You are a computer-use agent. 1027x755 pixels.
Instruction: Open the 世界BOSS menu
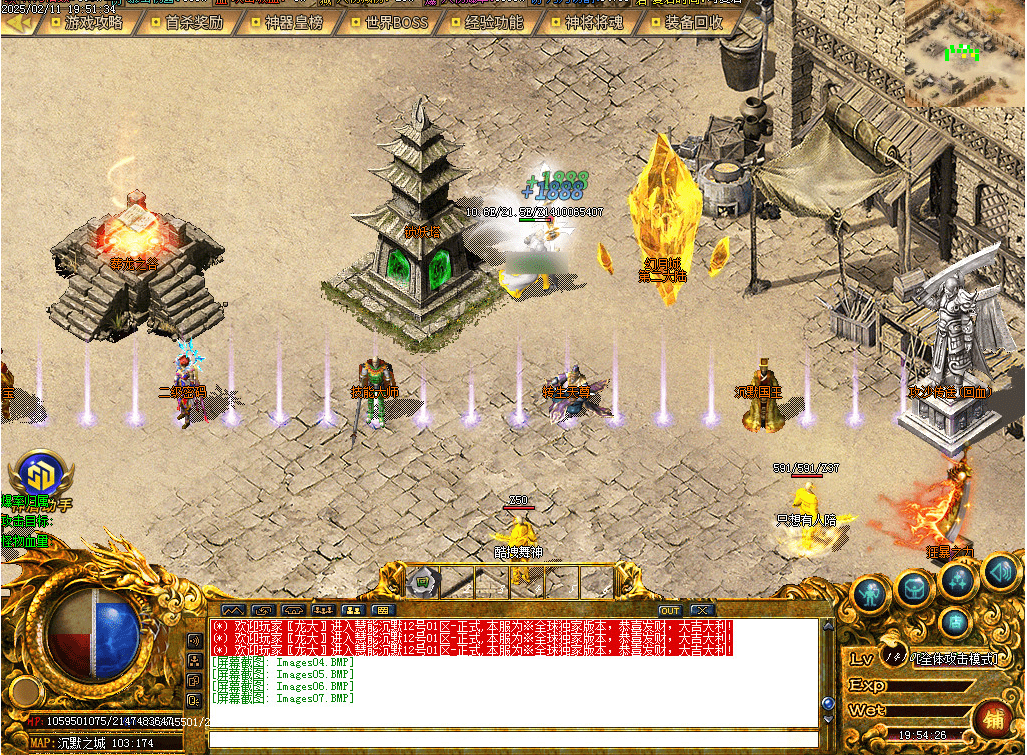[x=394, y=22]
